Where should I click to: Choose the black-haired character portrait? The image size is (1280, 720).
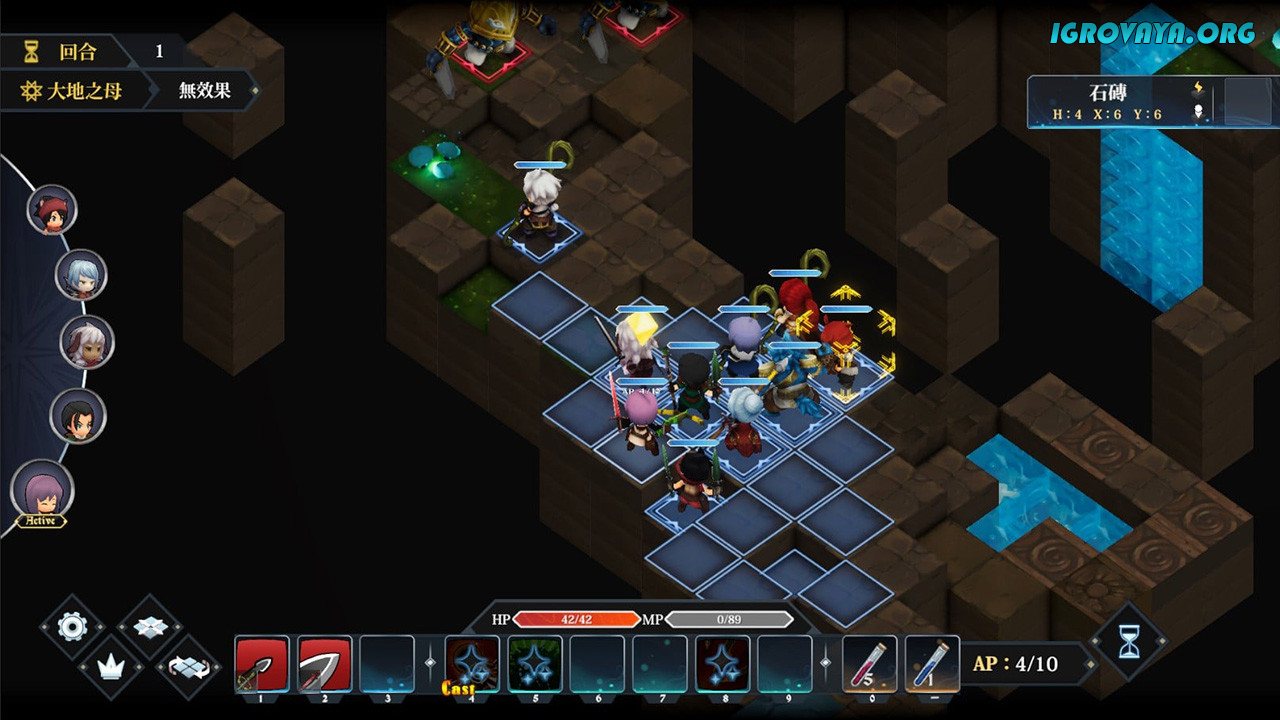(77, 415)
